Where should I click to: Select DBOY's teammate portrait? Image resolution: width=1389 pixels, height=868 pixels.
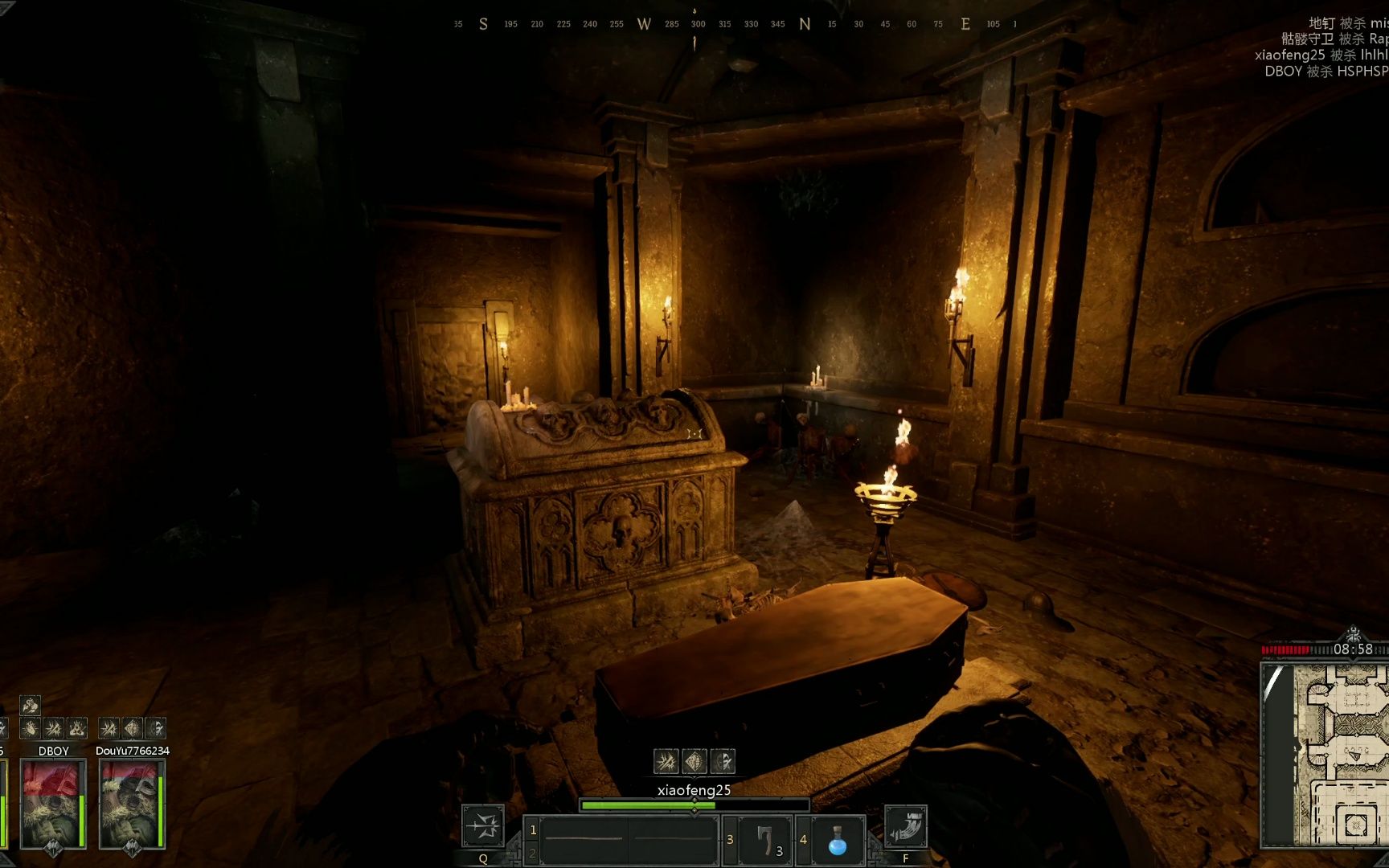(53, 804)
